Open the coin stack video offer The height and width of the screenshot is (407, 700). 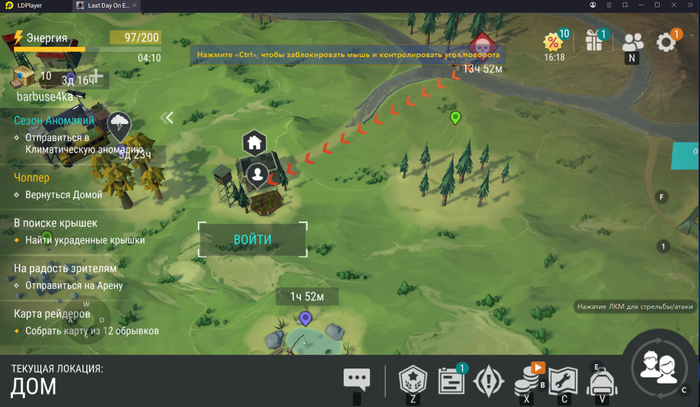pos(527,380)
